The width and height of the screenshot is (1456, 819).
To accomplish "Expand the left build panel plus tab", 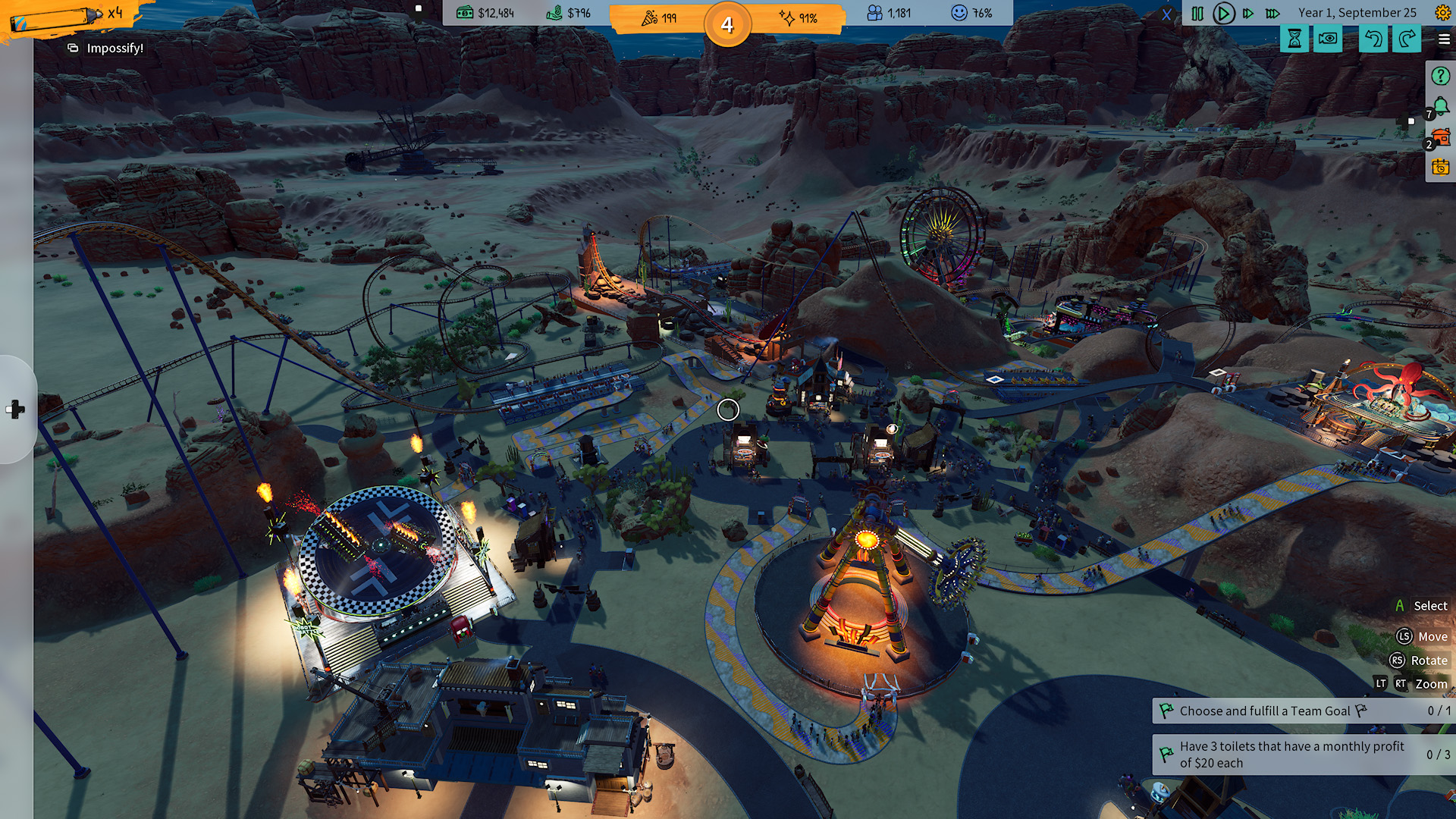I will 16,409.
